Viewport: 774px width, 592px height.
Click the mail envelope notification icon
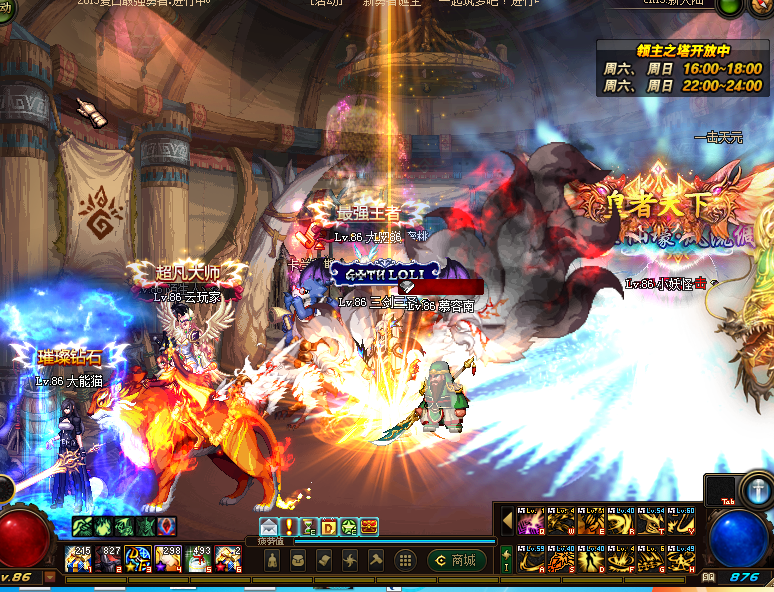coord(269,526)
